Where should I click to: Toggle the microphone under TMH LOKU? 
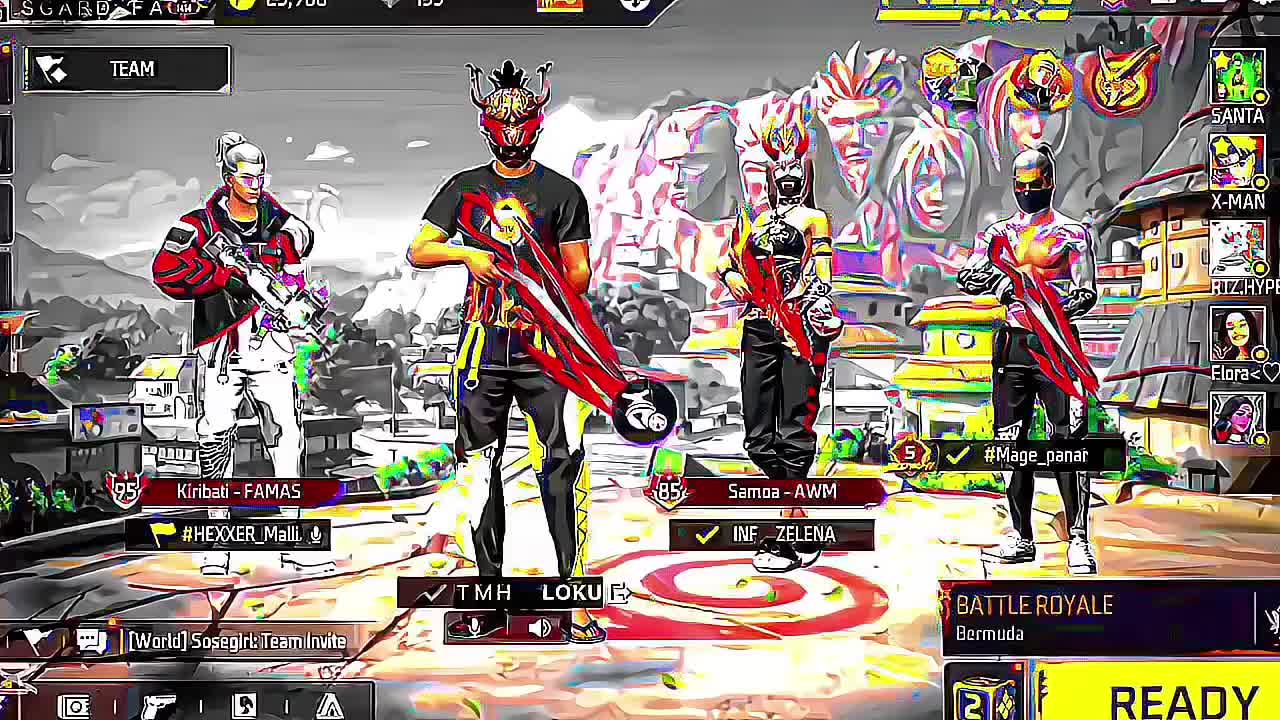(x=474, y=627)
